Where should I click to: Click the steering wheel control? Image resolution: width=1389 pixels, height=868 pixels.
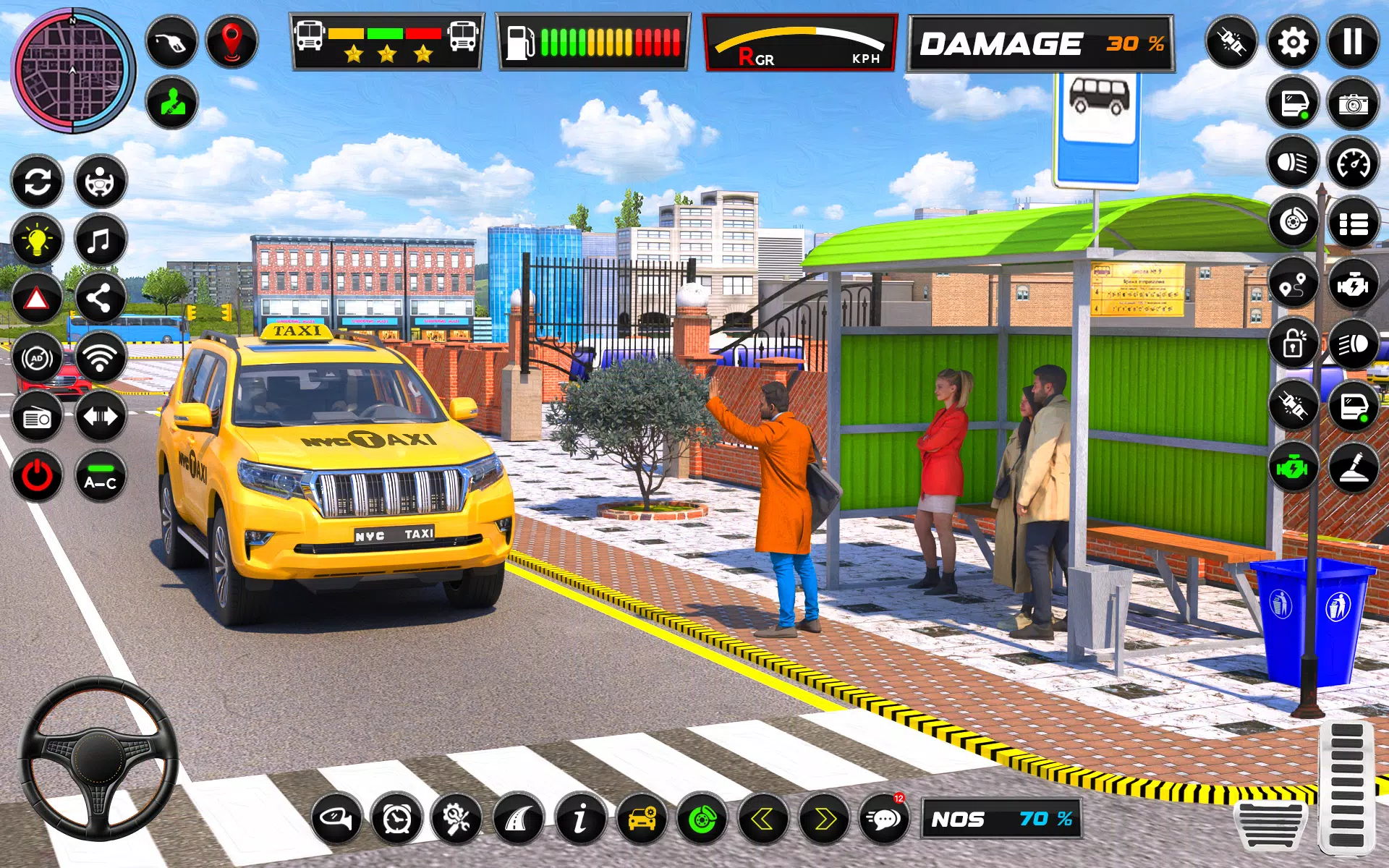(x=98, y=756)
